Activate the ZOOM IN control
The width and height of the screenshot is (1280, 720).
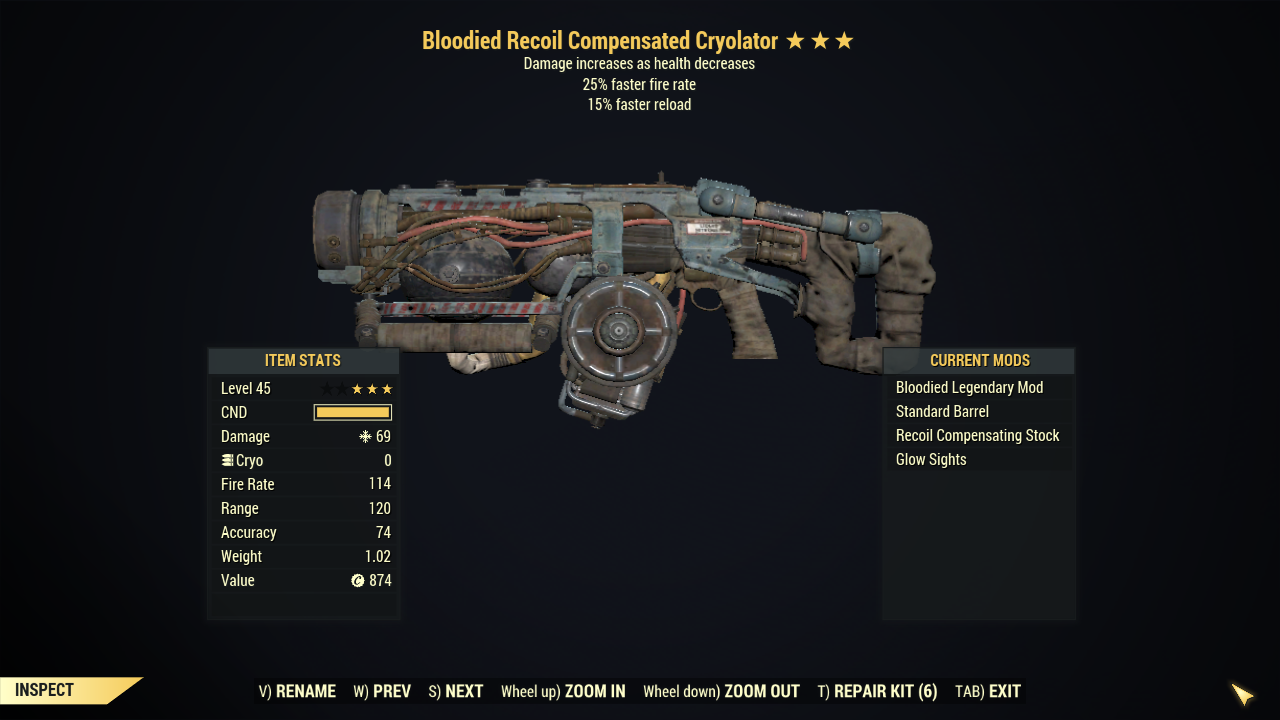click(563, 691)
